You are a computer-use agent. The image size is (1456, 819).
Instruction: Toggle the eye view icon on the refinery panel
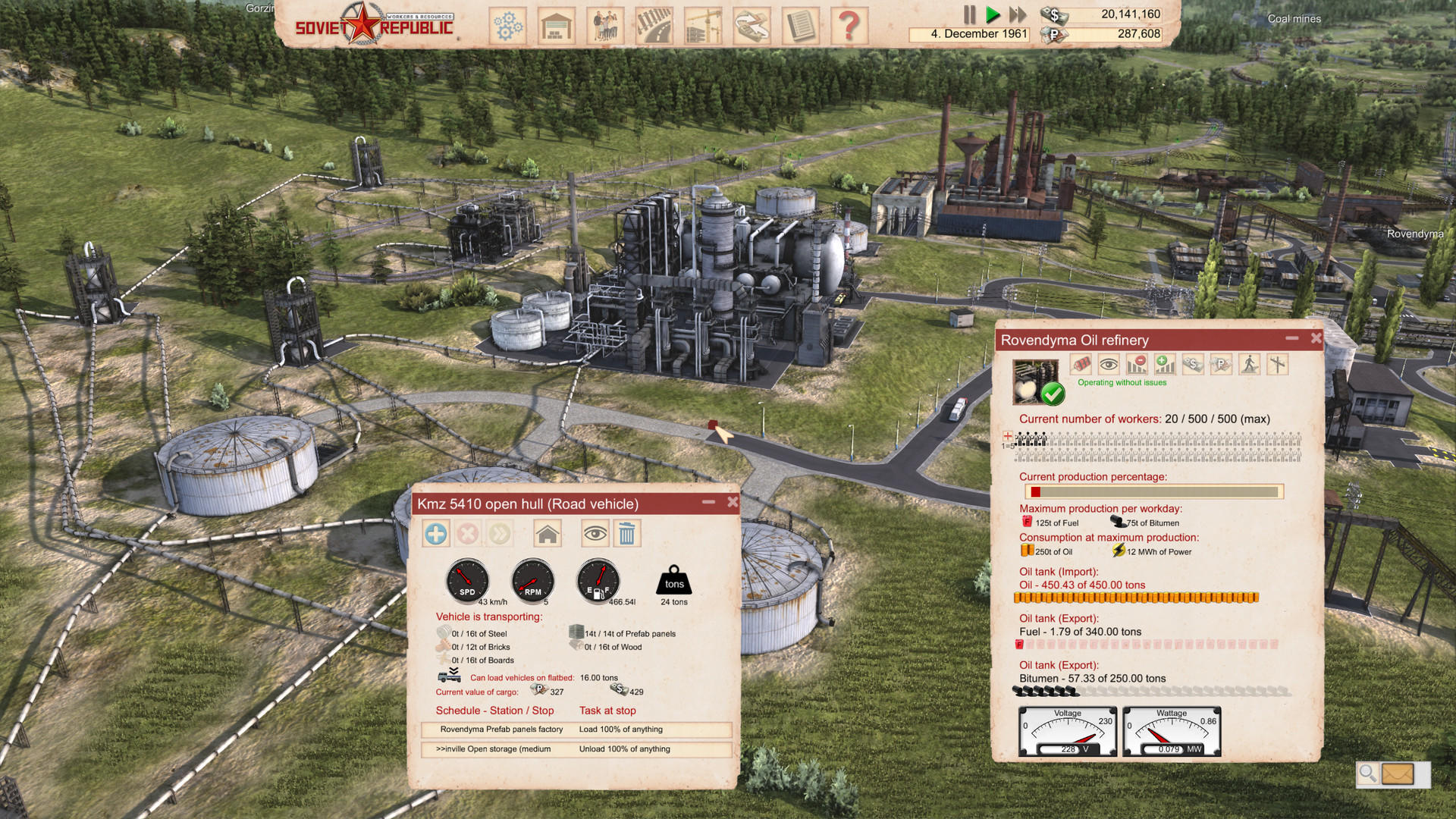[x=1109, y=365]
